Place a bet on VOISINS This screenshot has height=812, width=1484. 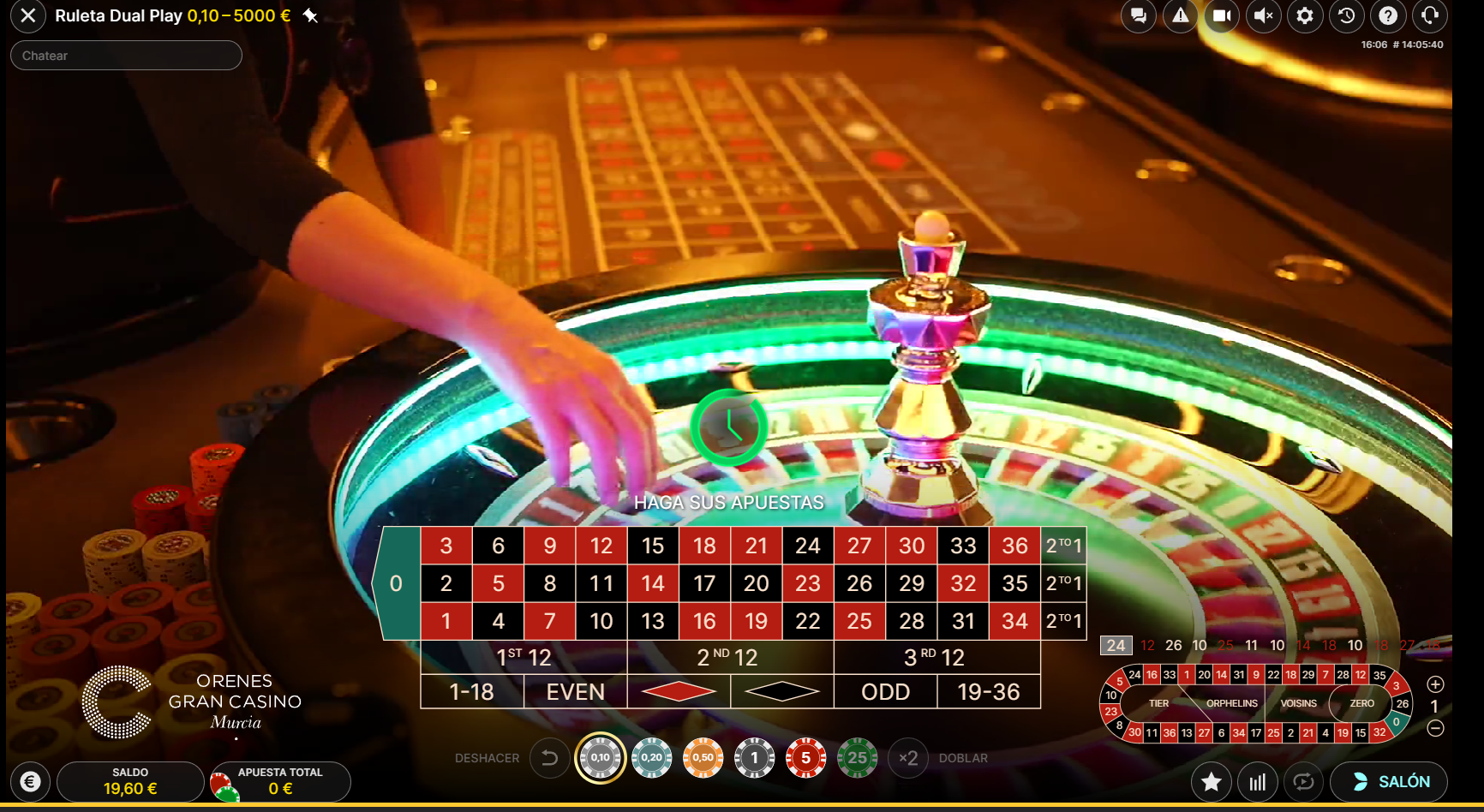(x=1299, y=703)
